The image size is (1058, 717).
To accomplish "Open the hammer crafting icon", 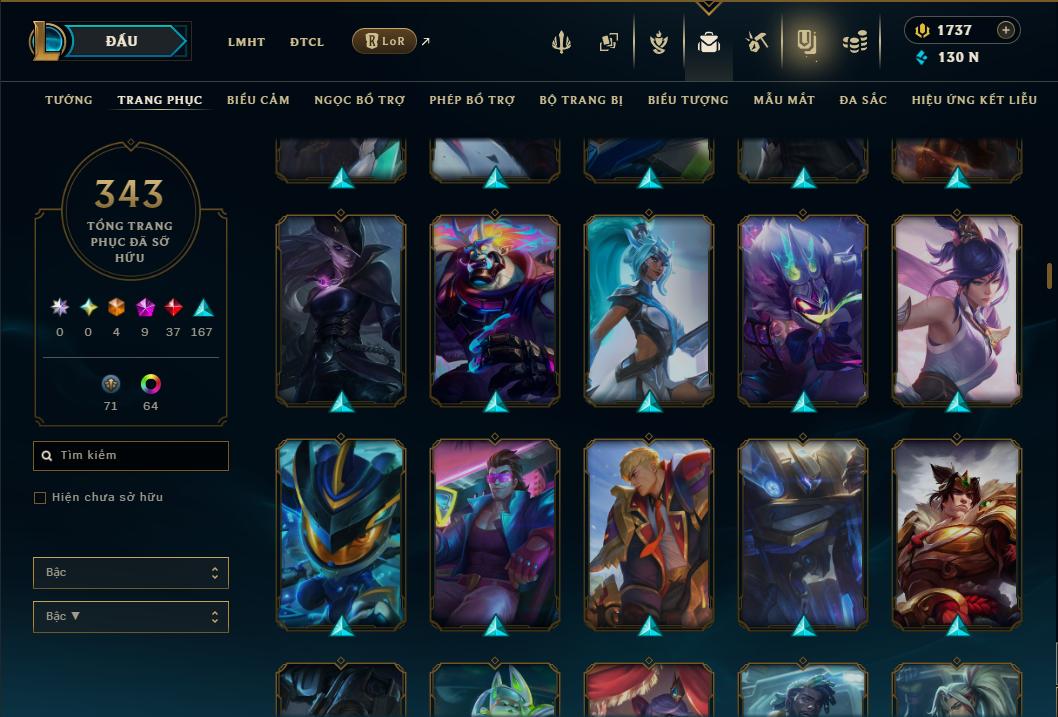I will (x=756, y=42).
